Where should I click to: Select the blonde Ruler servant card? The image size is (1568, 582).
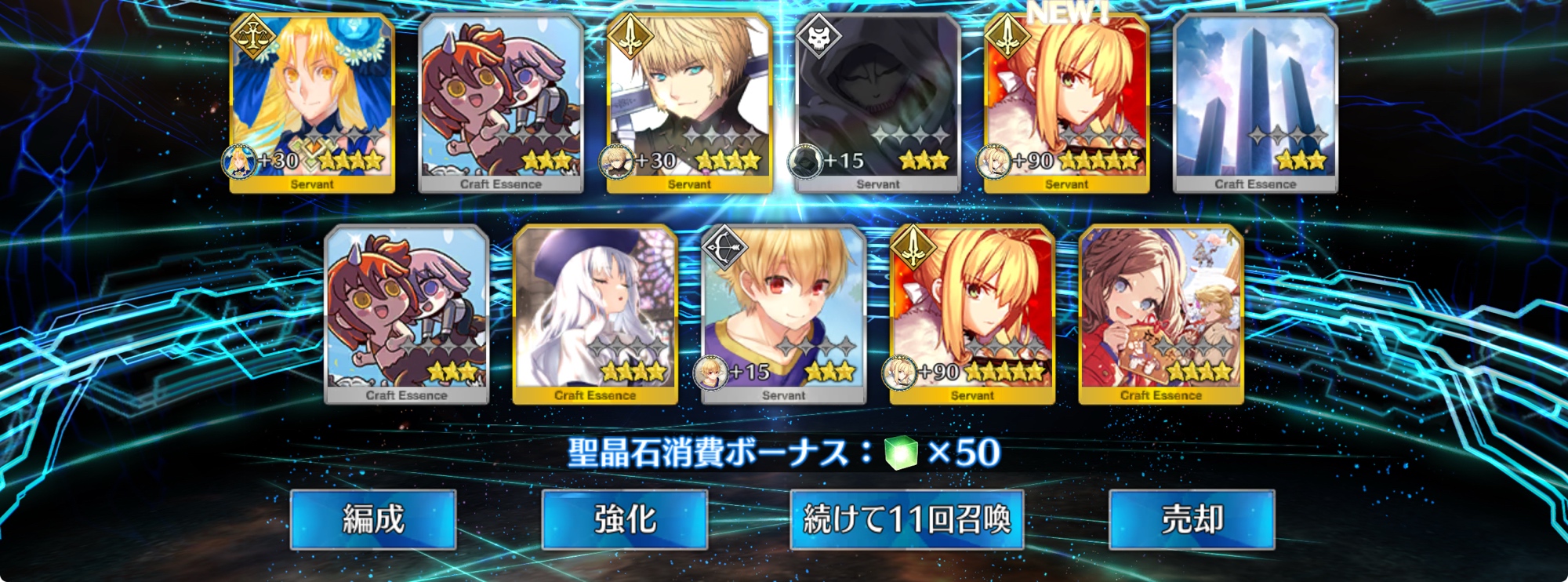pos(312,104)
